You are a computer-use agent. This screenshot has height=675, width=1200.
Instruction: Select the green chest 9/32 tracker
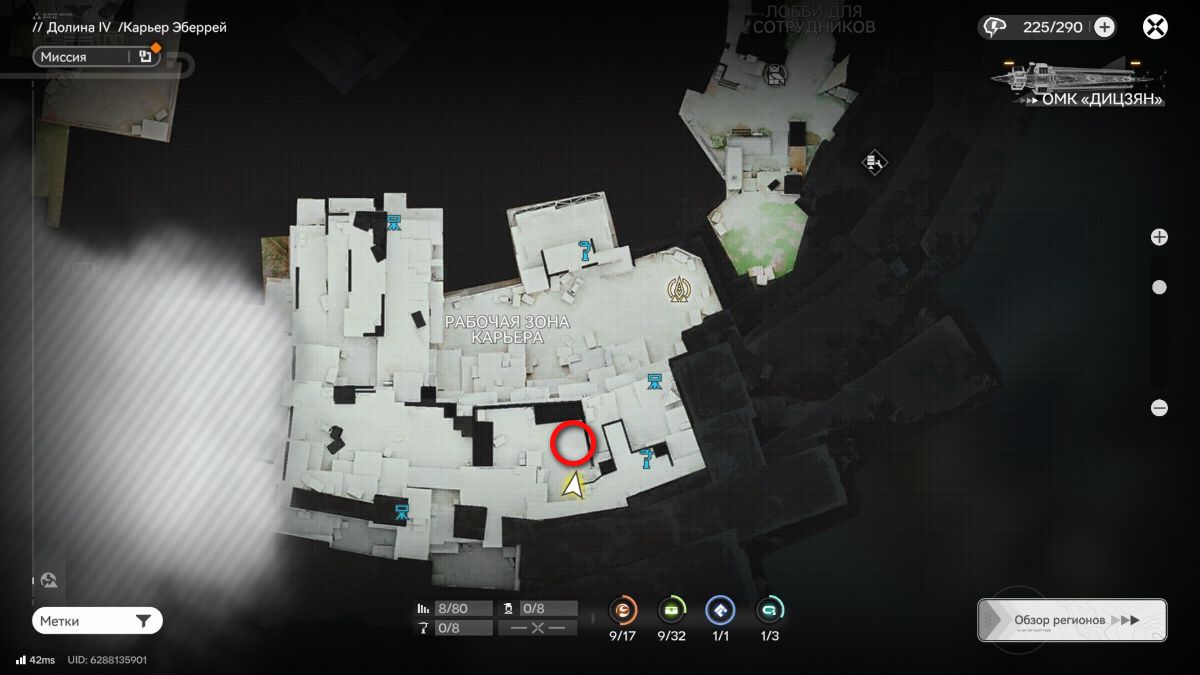(x=672, y=610)
